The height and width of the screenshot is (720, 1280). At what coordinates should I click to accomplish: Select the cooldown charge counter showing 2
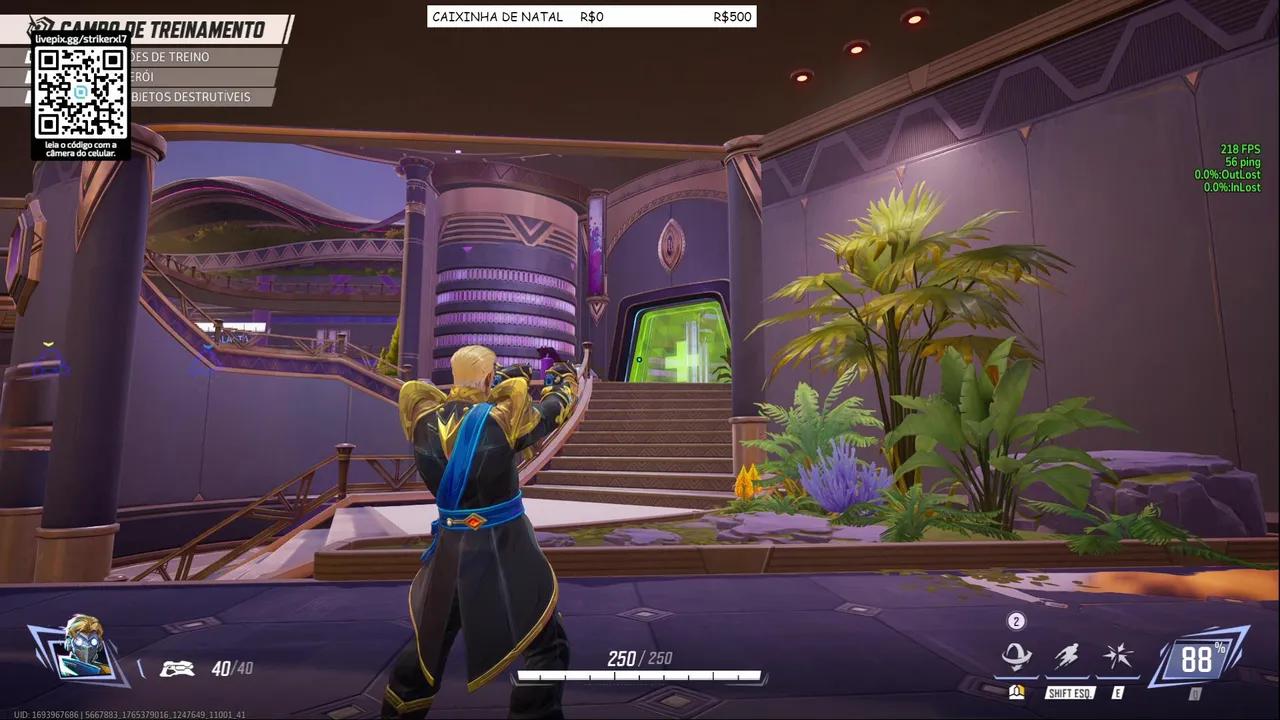1016,621
